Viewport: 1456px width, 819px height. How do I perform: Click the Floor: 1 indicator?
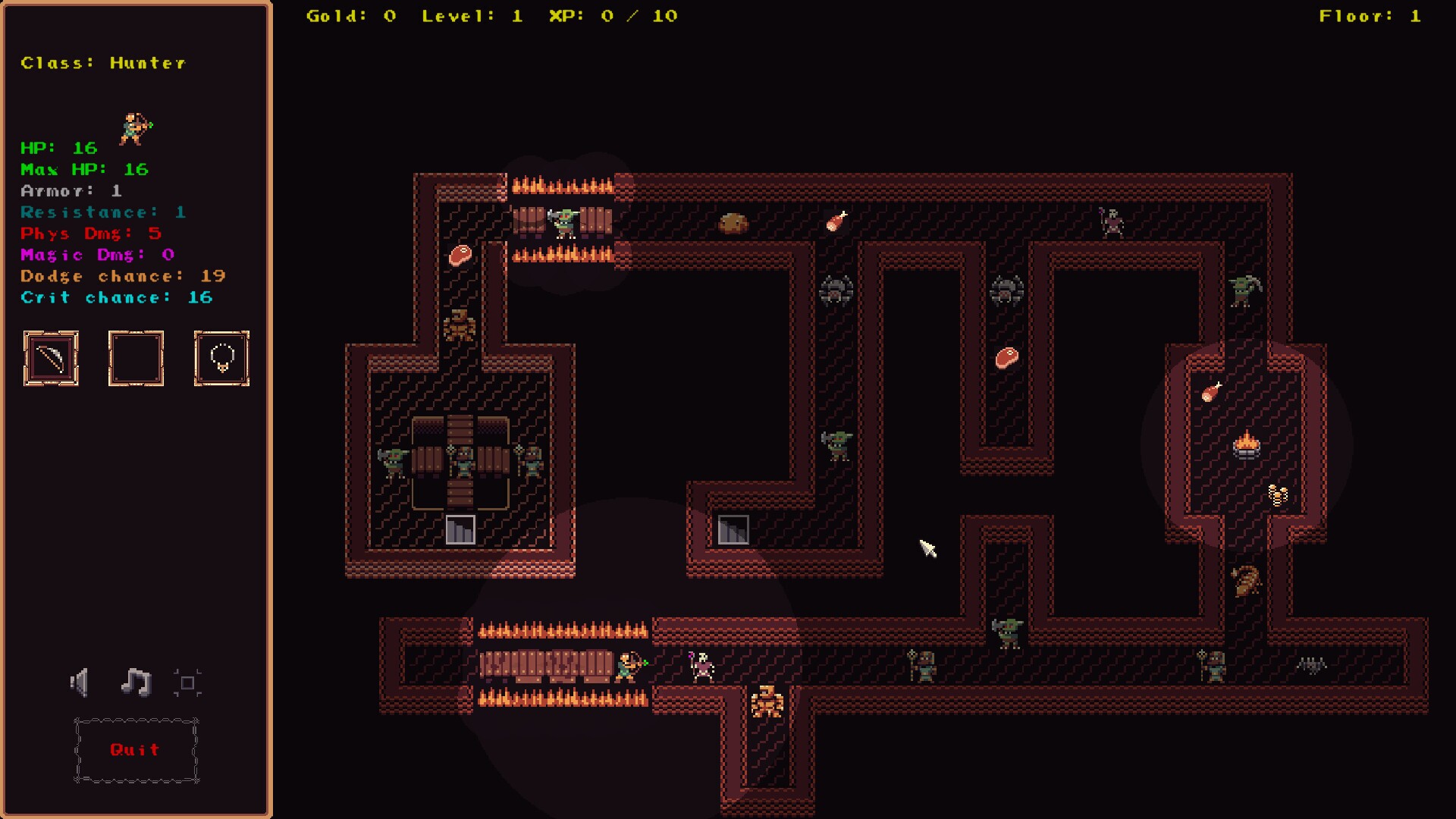coord(1369,15)
